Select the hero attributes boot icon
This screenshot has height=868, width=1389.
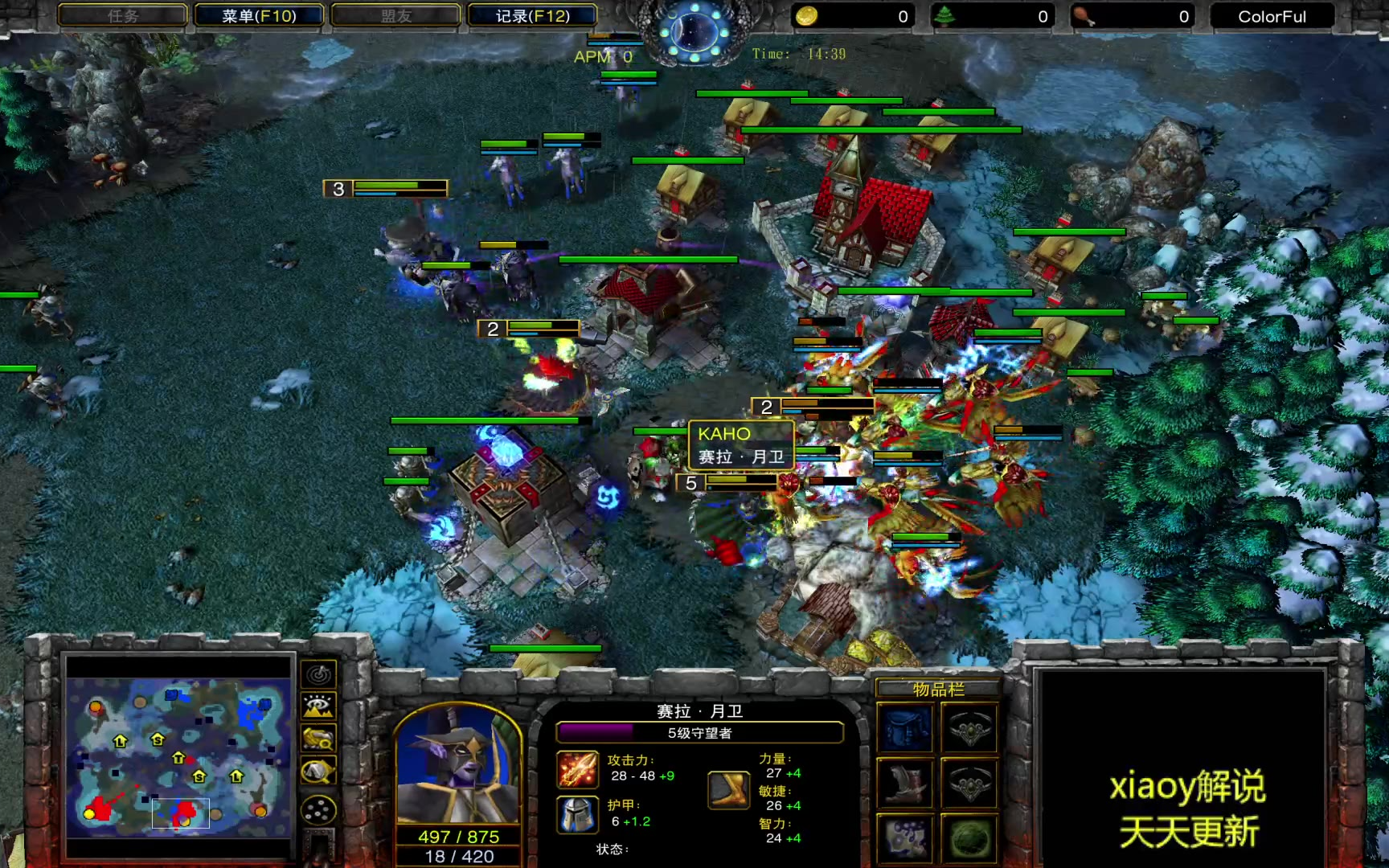729,789
